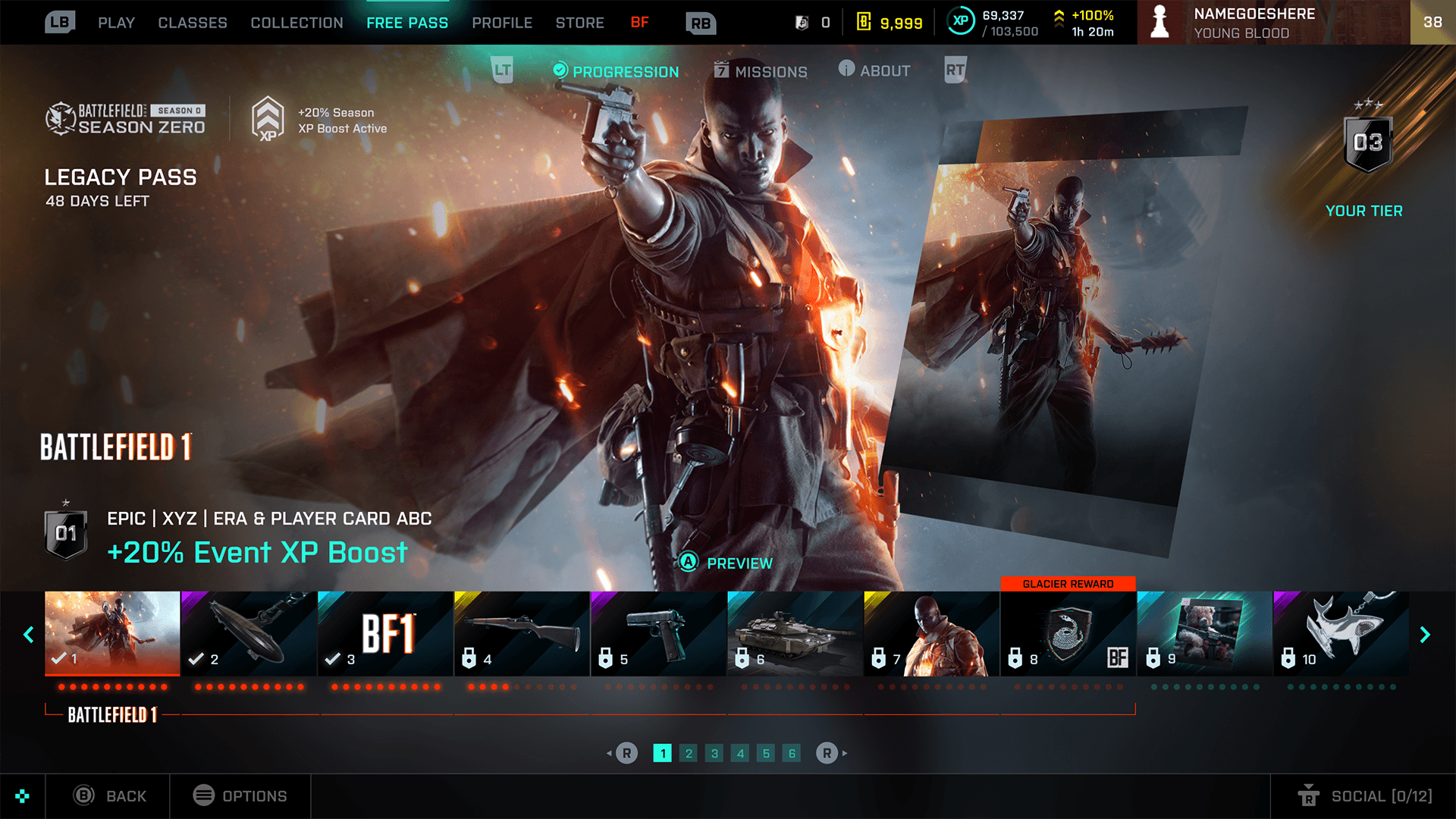Image resolution: width=1456 pixels, height=819 pixels.
Task: Click the Back button
Action: point(110,795)
